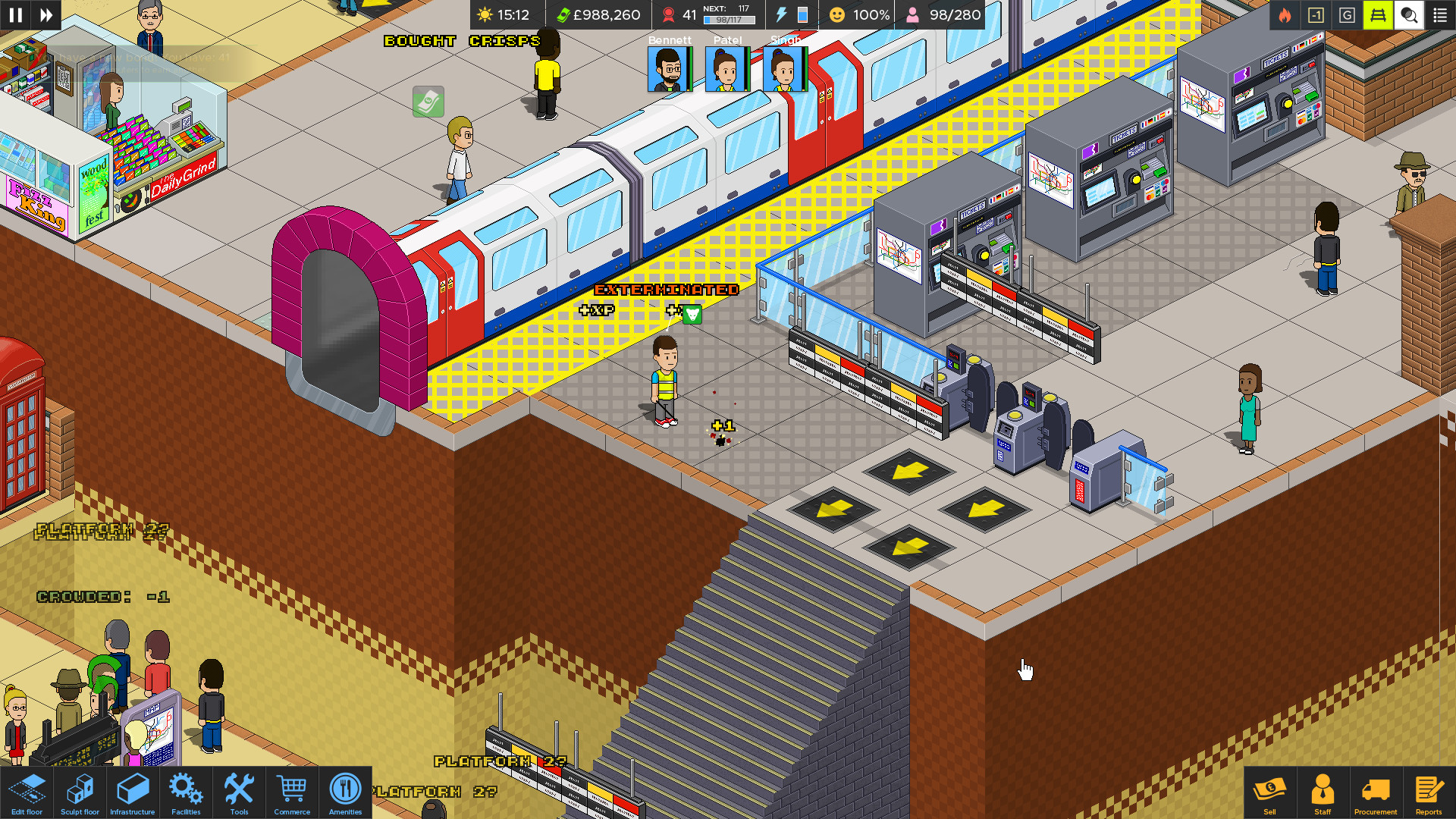This screenshot has height=819, width=1456.
Task: Activate fast-forward speed
Action: (47, 14)
